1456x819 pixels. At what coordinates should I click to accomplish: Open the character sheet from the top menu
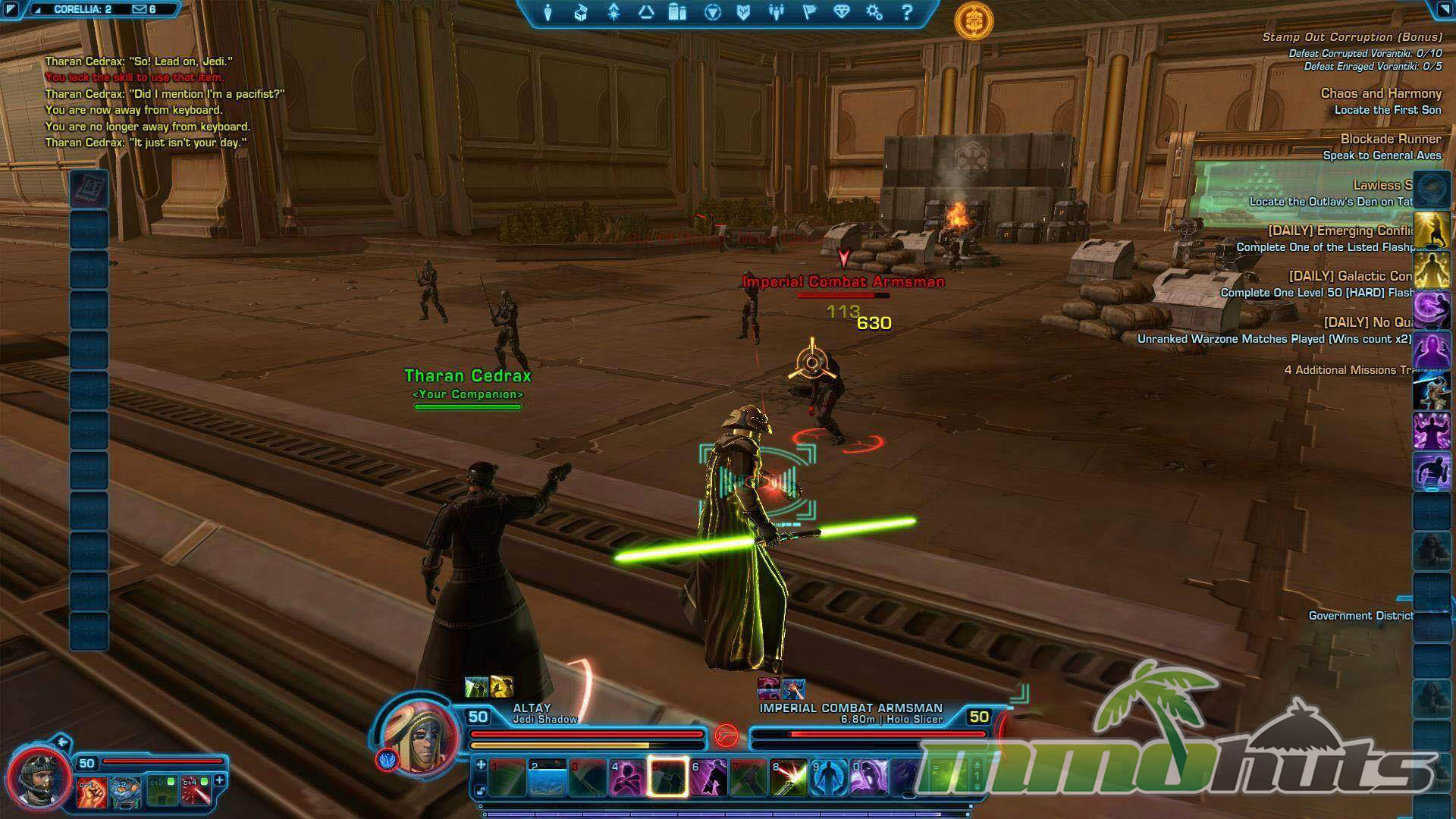548,13
